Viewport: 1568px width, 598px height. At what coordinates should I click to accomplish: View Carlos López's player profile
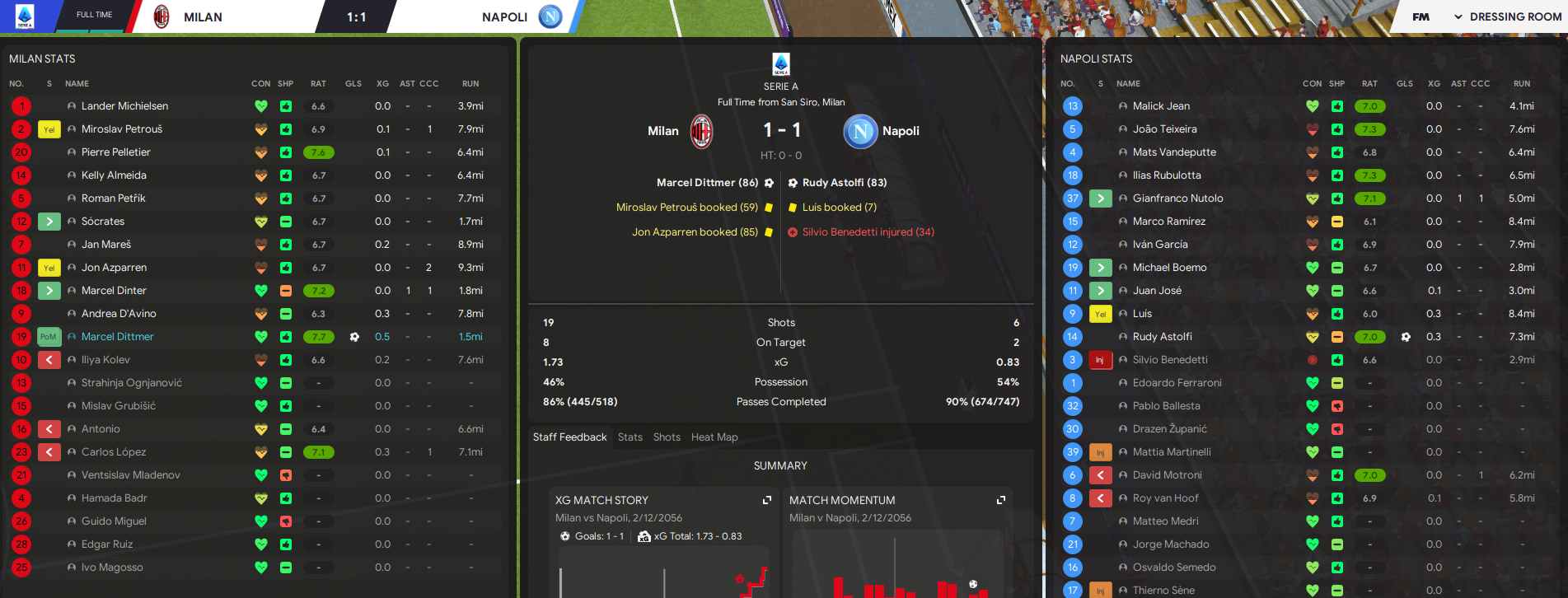click(x=113, y=452)
